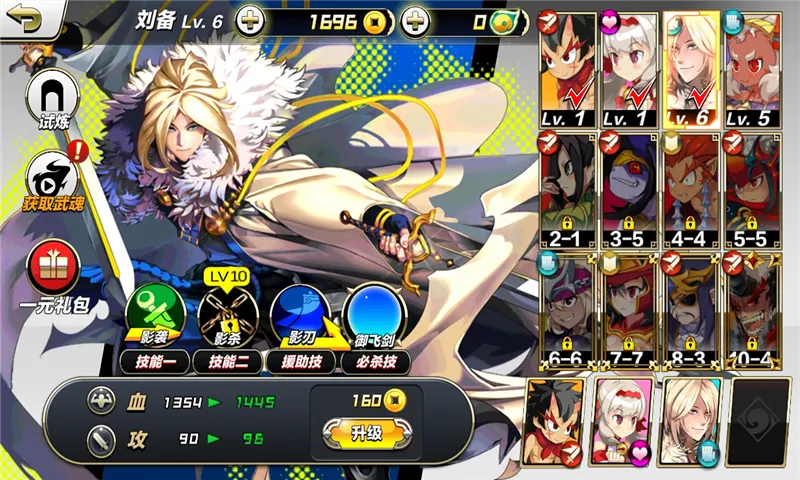Select the locked 5-5 hero card
Image resolution: width=800 pixels, height=480 pixels.
pos(751,190)
